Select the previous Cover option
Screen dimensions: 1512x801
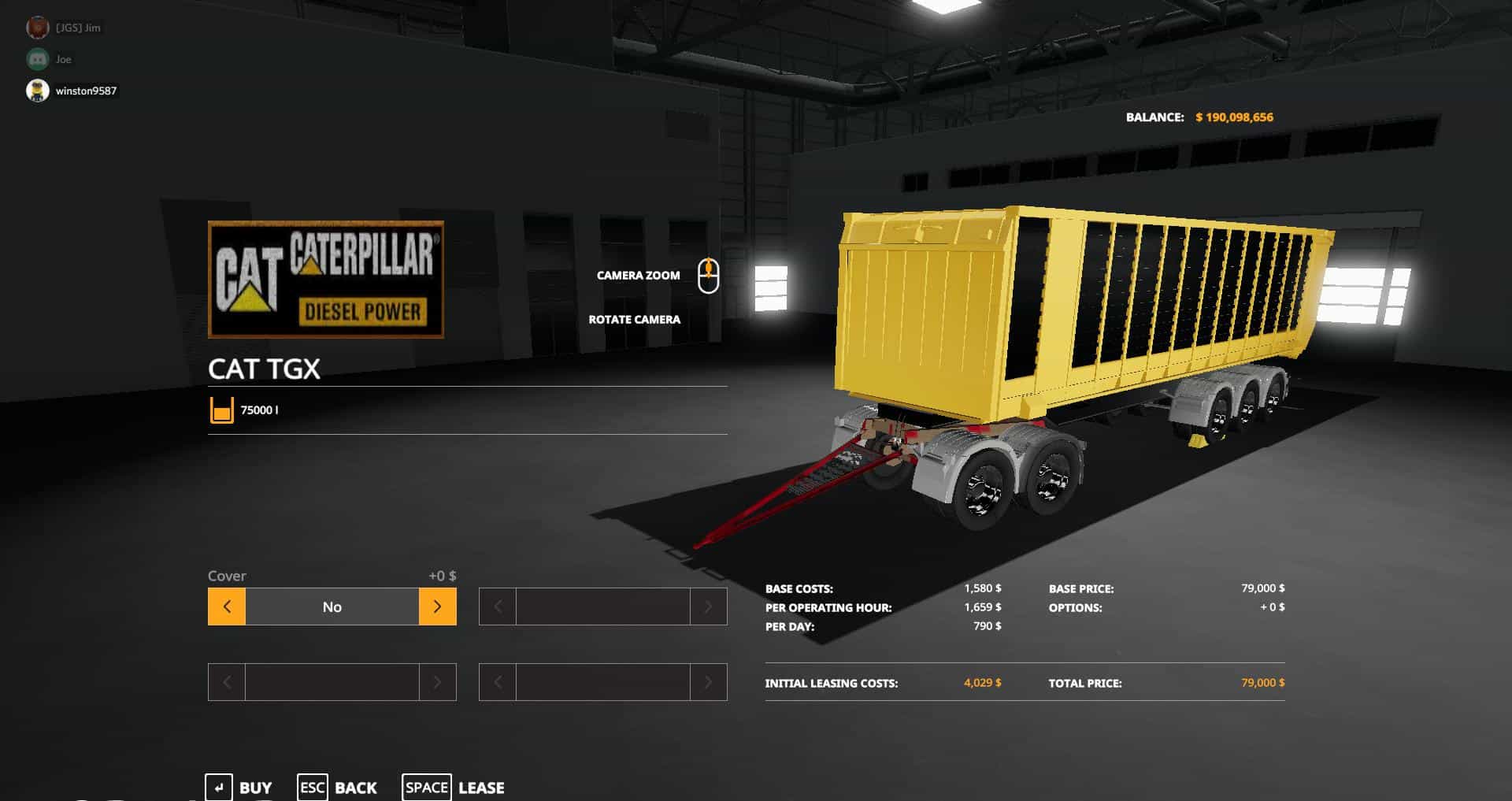(227, 606)
